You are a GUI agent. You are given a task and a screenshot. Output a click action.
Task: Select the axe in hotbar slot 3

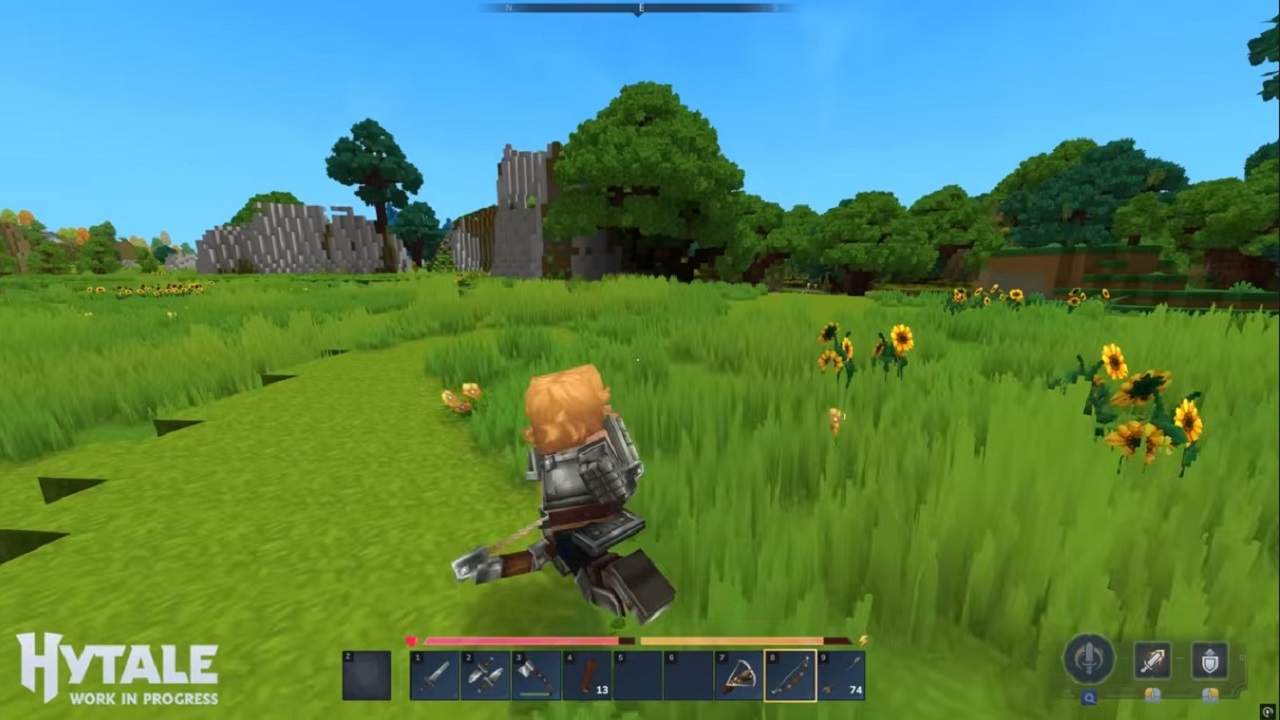(x=537, y=673)
